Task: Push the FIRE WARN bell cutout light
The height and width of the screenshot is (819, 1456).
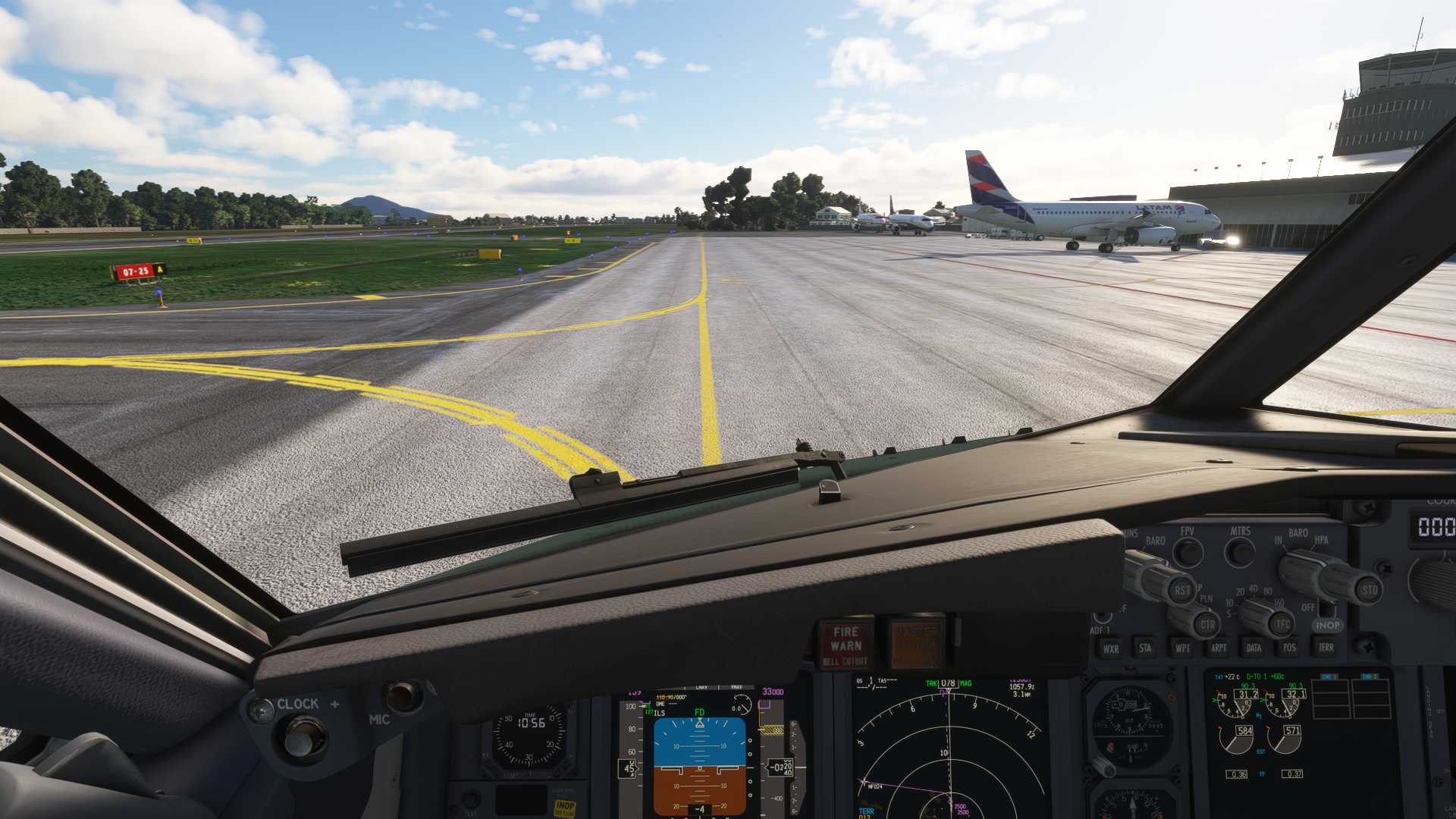Action: coord(845,643)
